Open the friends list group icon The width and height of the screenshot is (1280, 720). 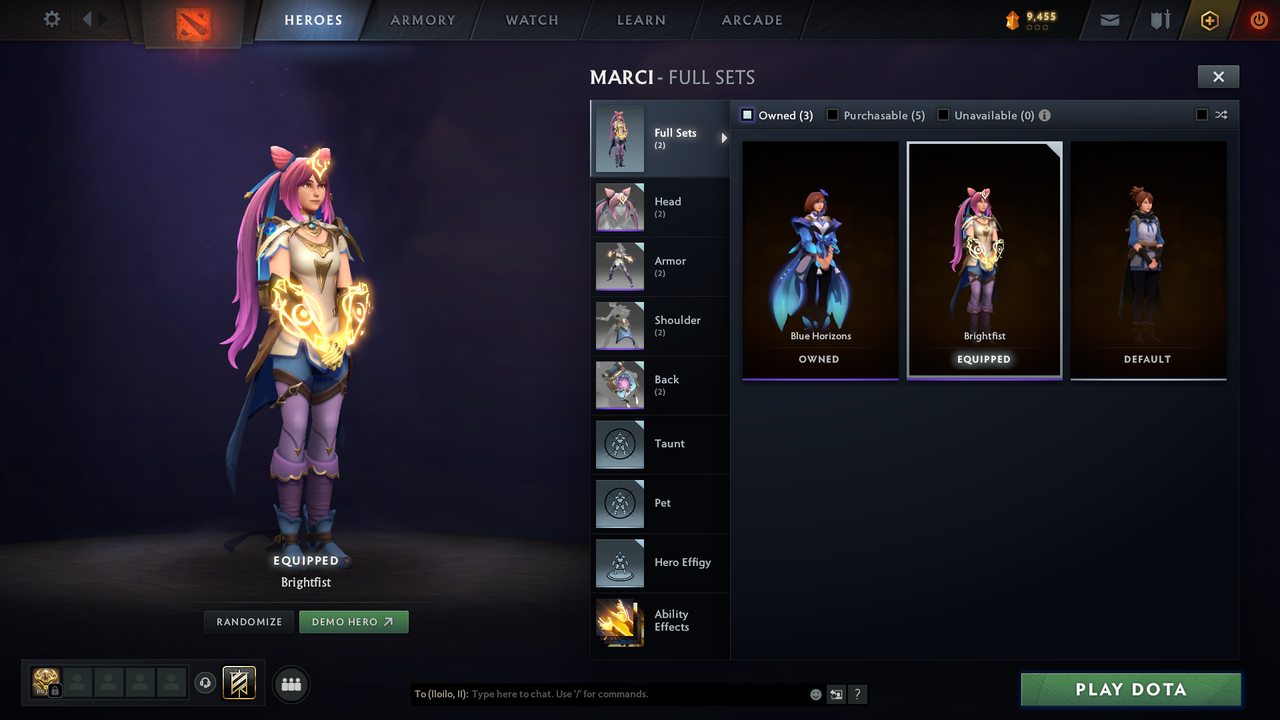(x=290, y=684)
